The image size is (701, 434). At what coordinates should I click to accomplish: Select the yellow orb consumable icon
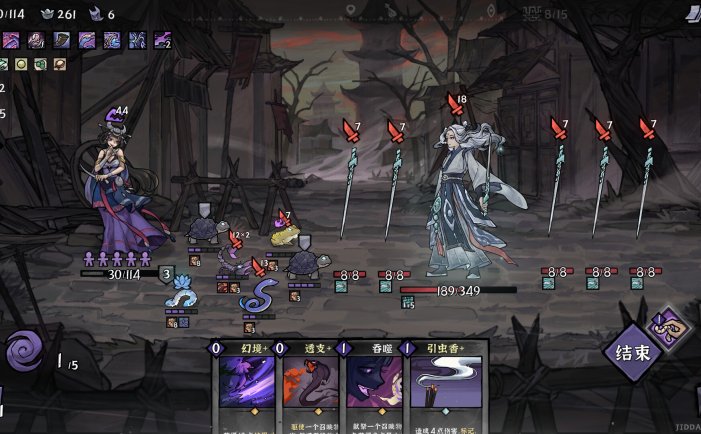coord(20,64)
